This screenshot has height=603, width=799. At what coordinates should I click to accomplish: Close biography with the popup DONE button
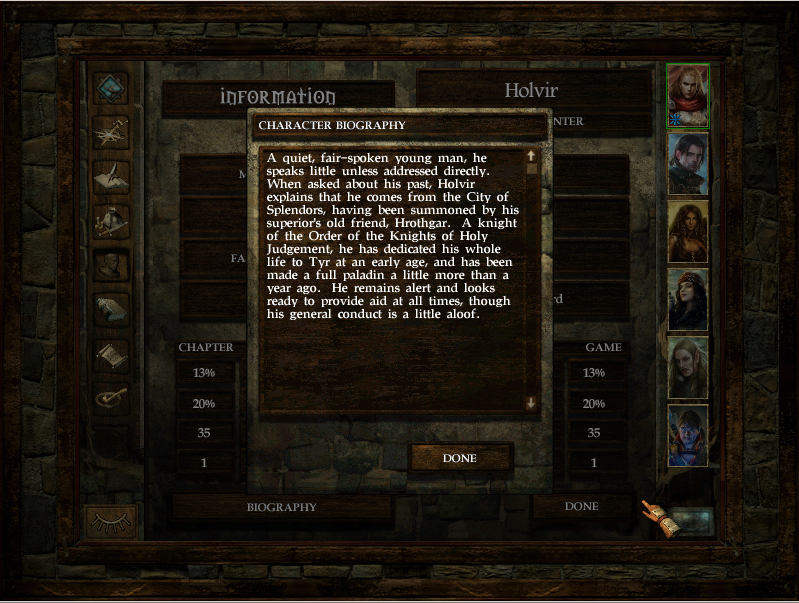(460, 458)
